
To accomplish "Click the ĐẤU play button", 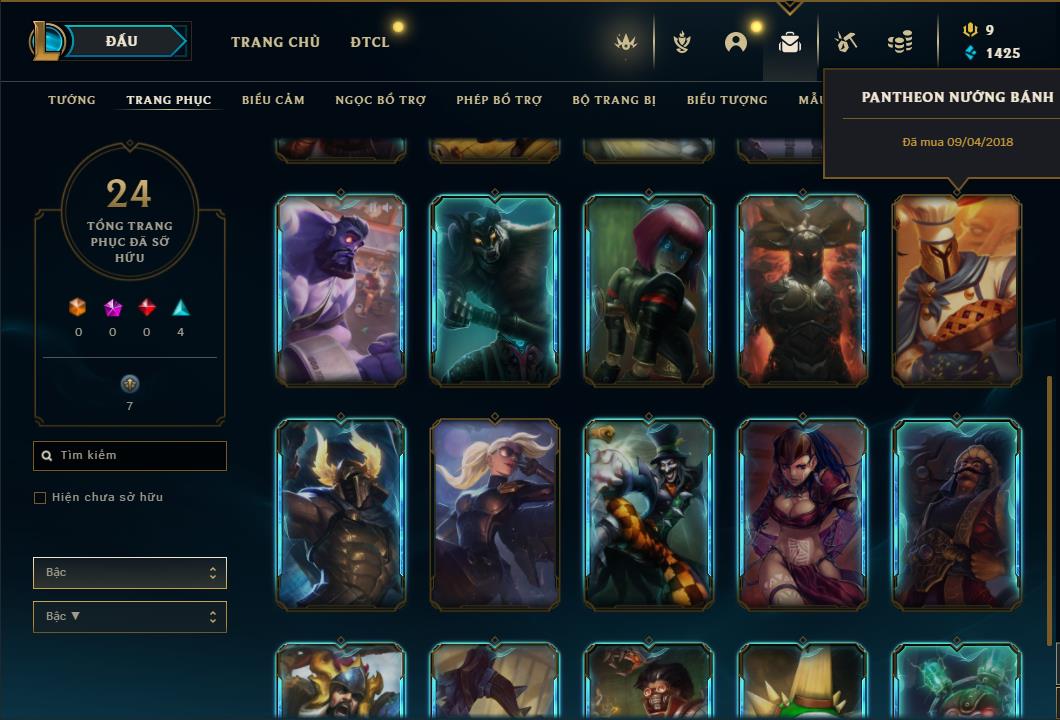I will [x=121, y=42].
